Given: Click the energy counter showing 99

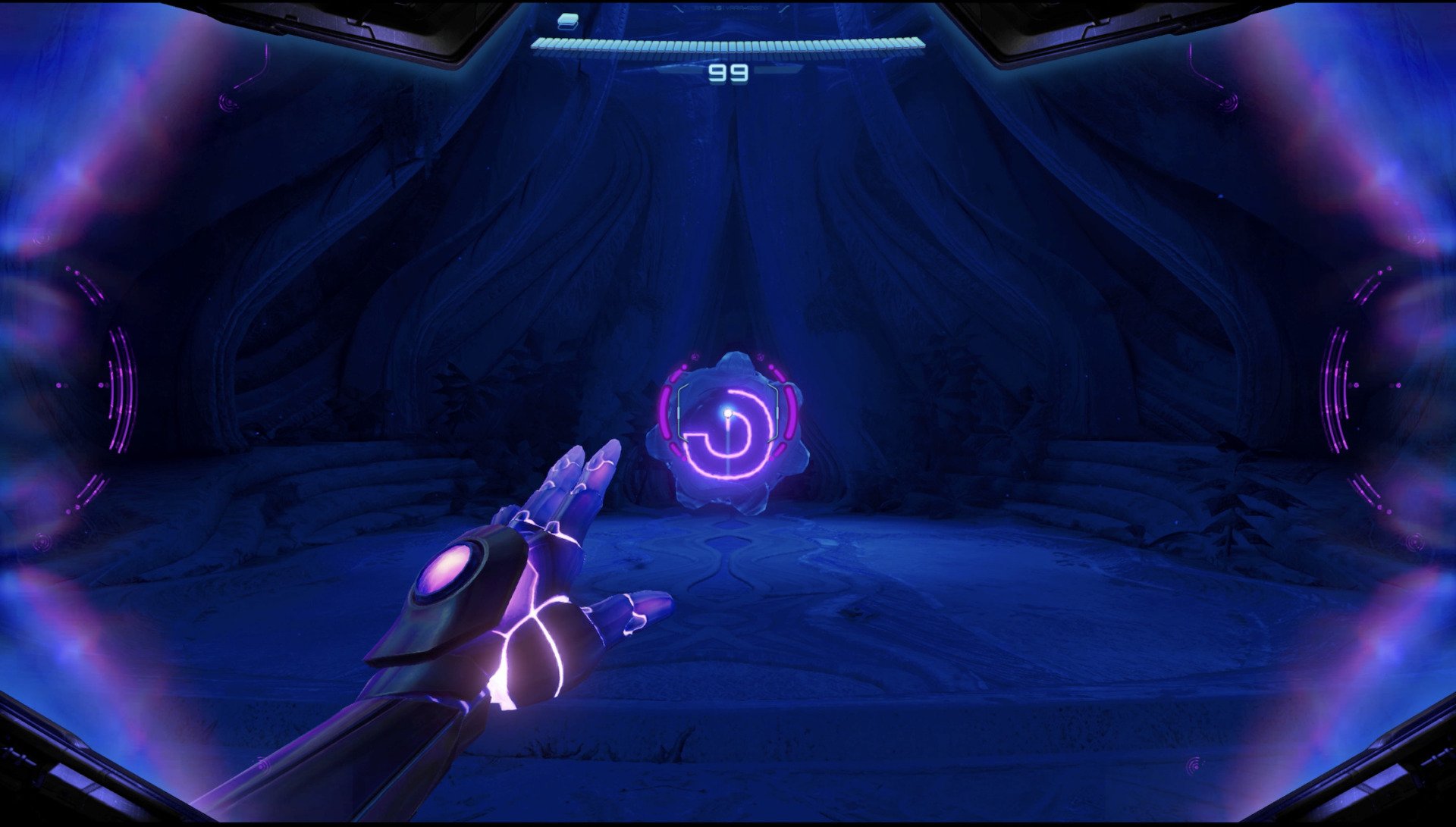Looking at the screenshot, I should 730,72.
